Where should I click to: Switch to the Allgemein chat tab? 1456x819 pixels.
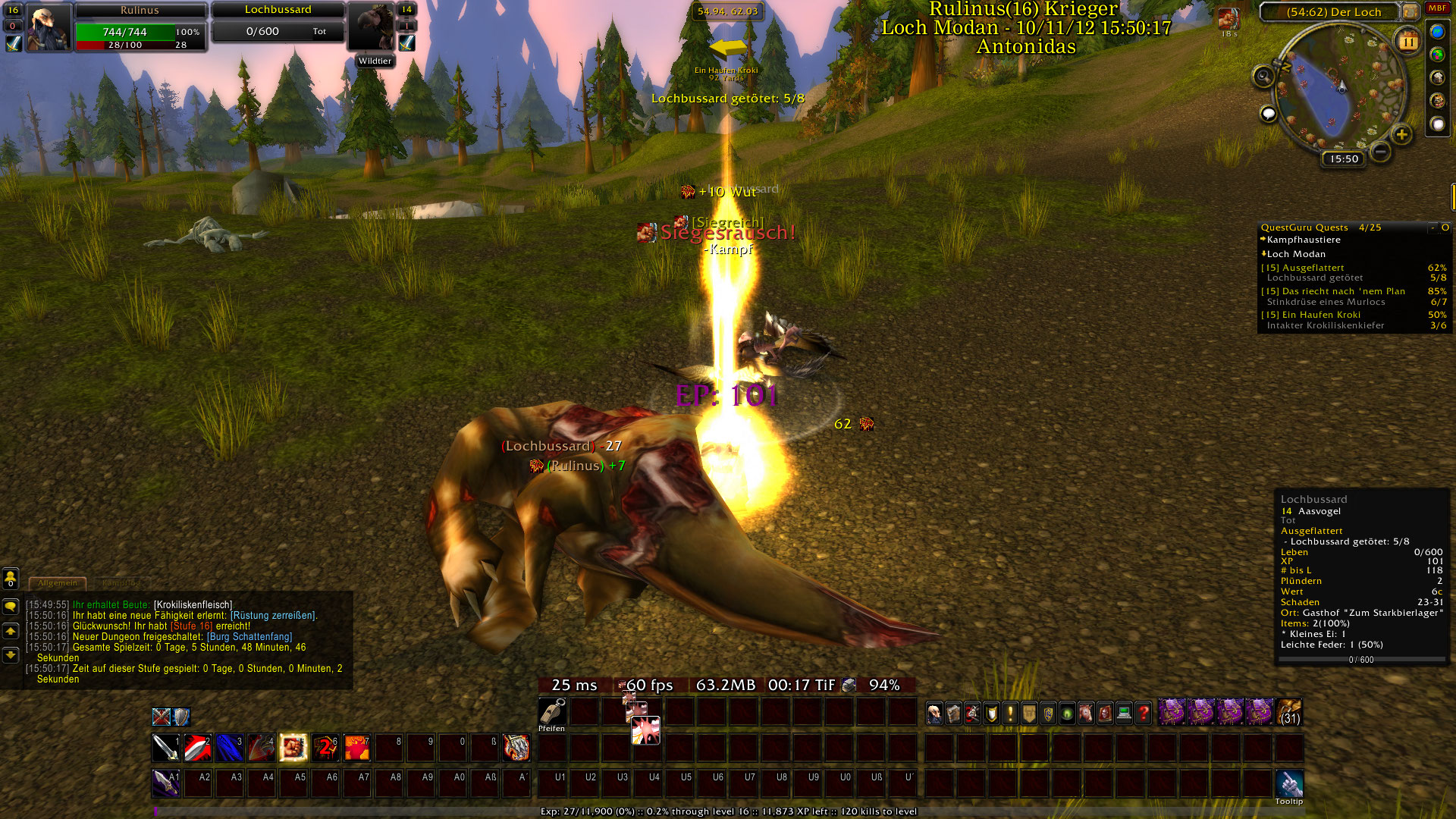pos(58,583)
